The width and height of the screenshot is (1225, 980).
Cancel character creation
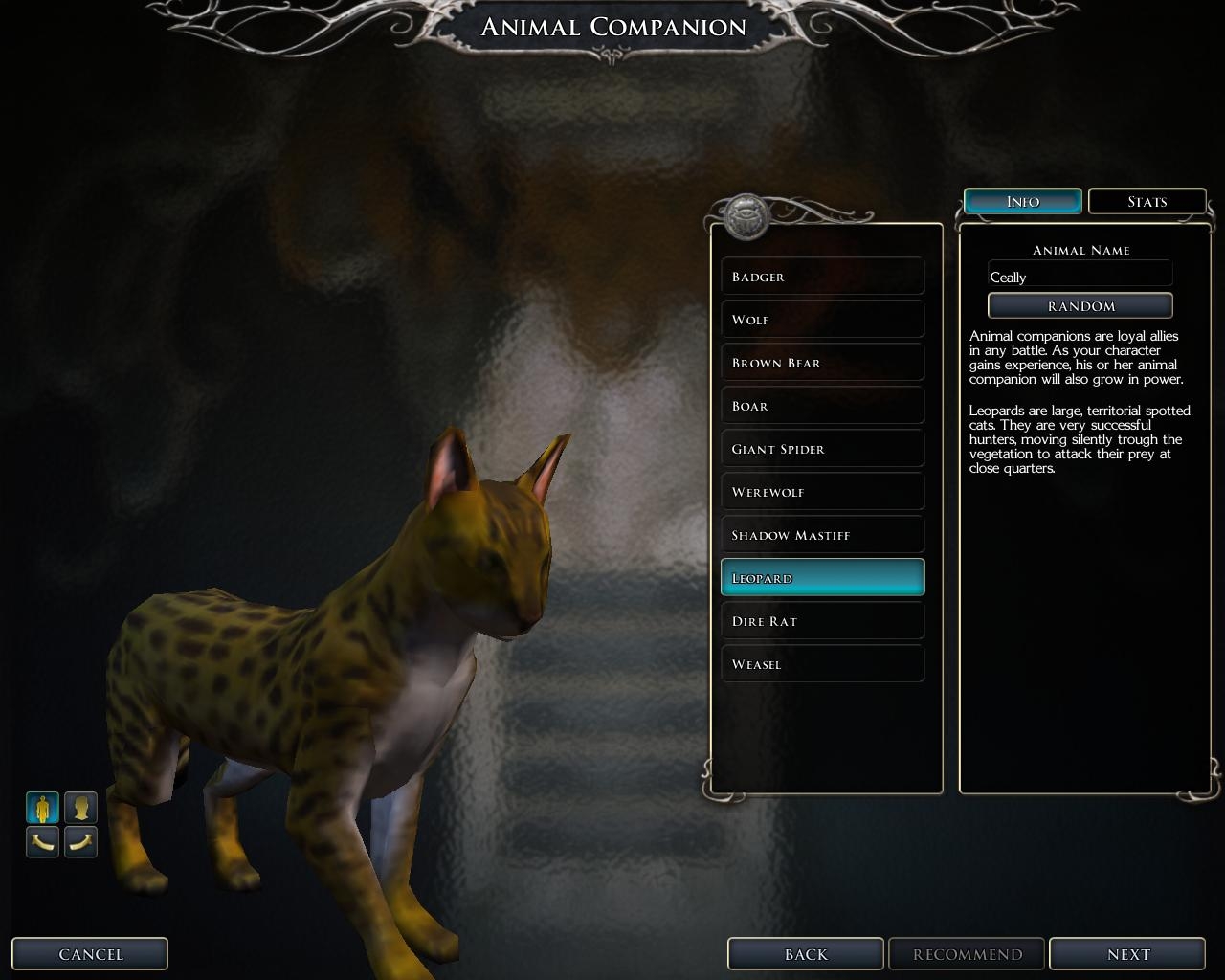[90, 954]
